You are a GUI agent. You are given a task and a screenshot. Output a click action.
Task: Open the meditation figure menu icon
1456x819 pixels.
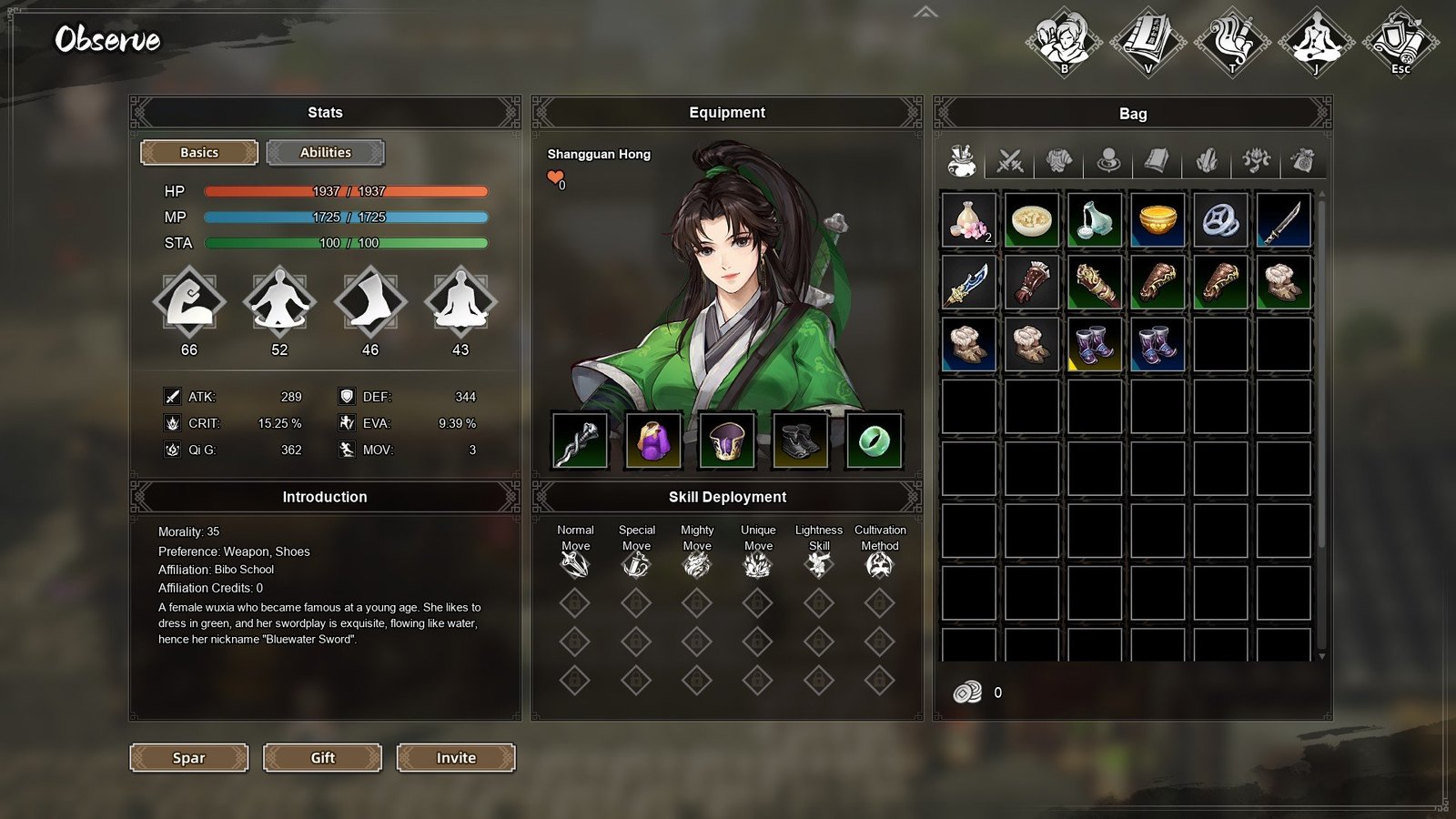tap(1316, 42)
